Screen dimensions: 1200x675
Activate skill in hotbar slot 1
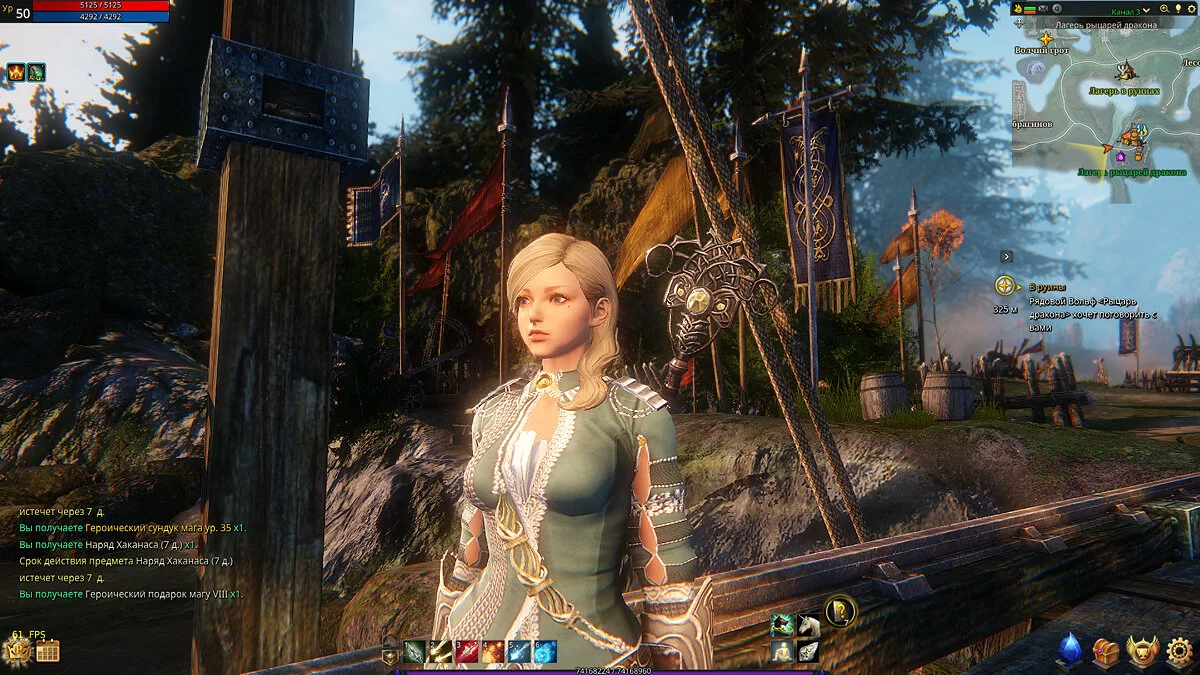[414, 652]
